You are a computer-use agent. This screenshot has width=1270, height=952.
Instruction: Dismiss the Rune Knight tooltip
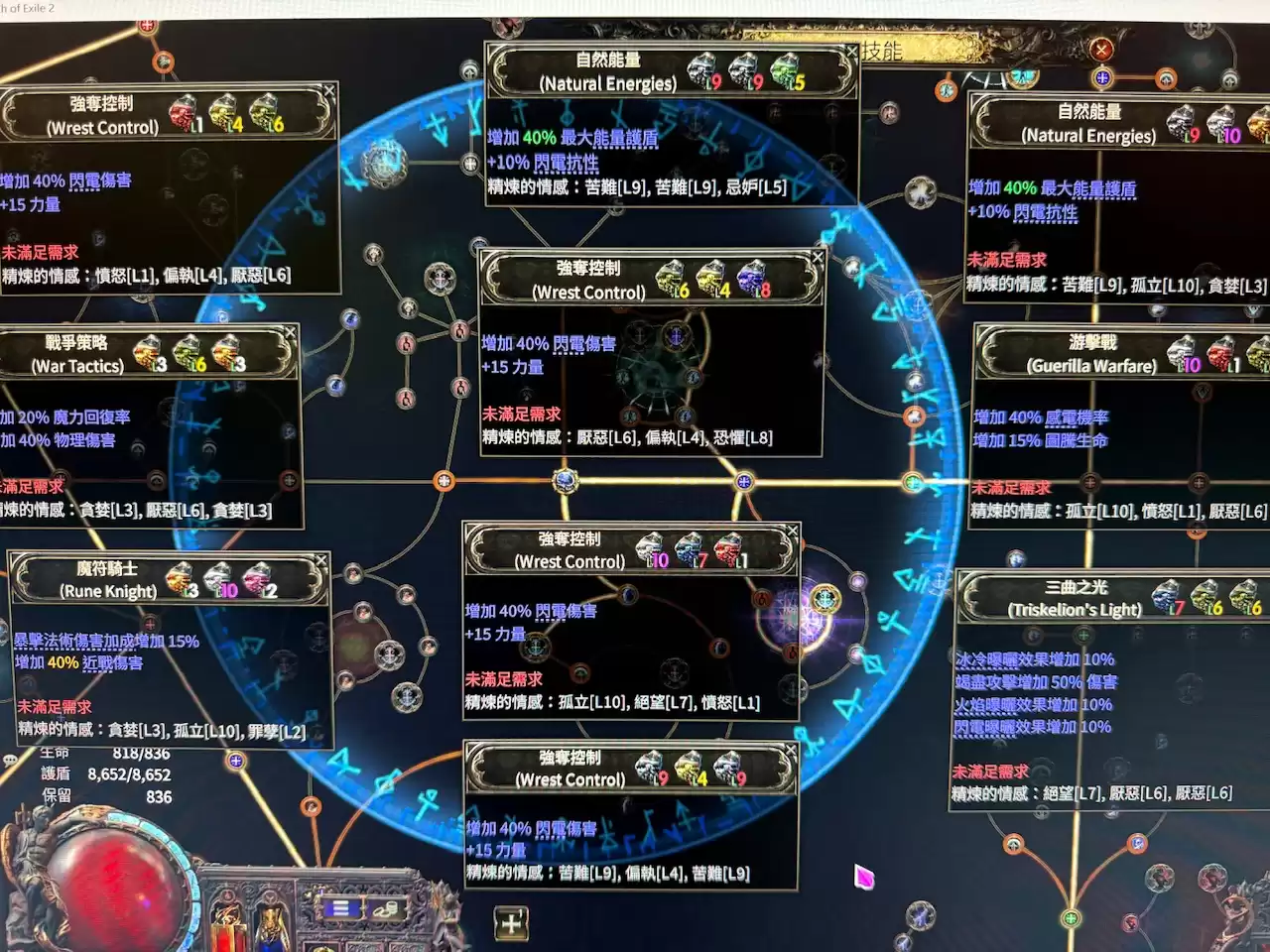click(321, 561)
